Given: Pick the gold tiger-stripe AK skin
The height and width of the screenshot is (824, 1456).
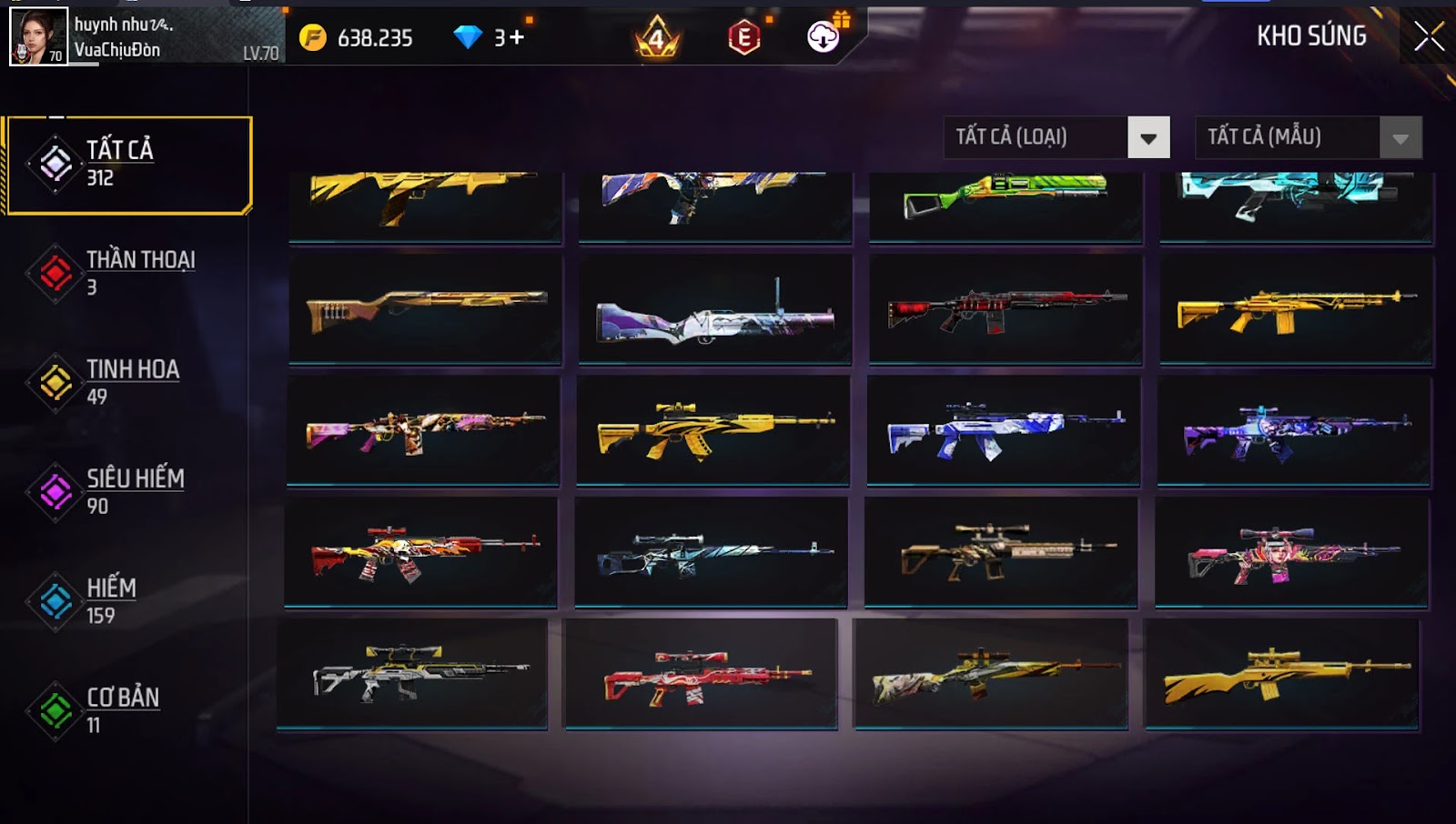Looking at the screenshot, I should (713, 429).
